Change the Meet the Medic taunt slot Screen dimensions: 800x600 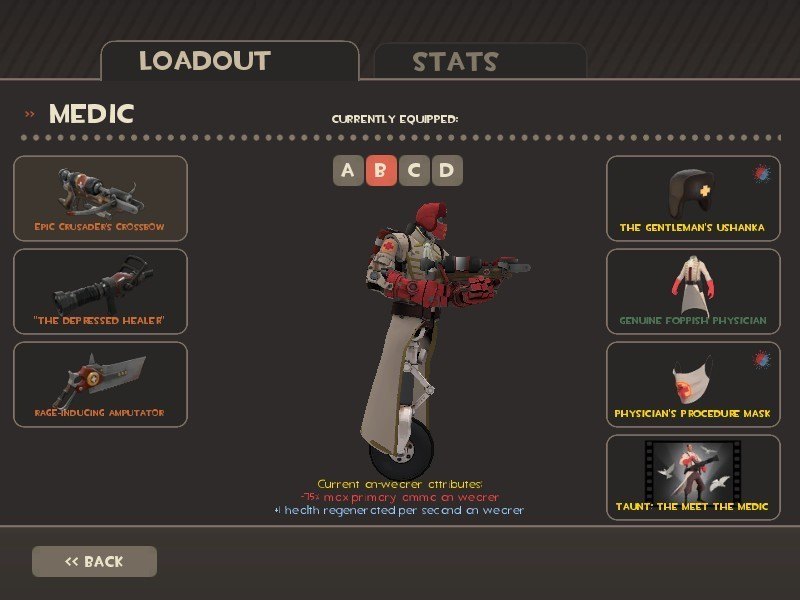[693, 477]
